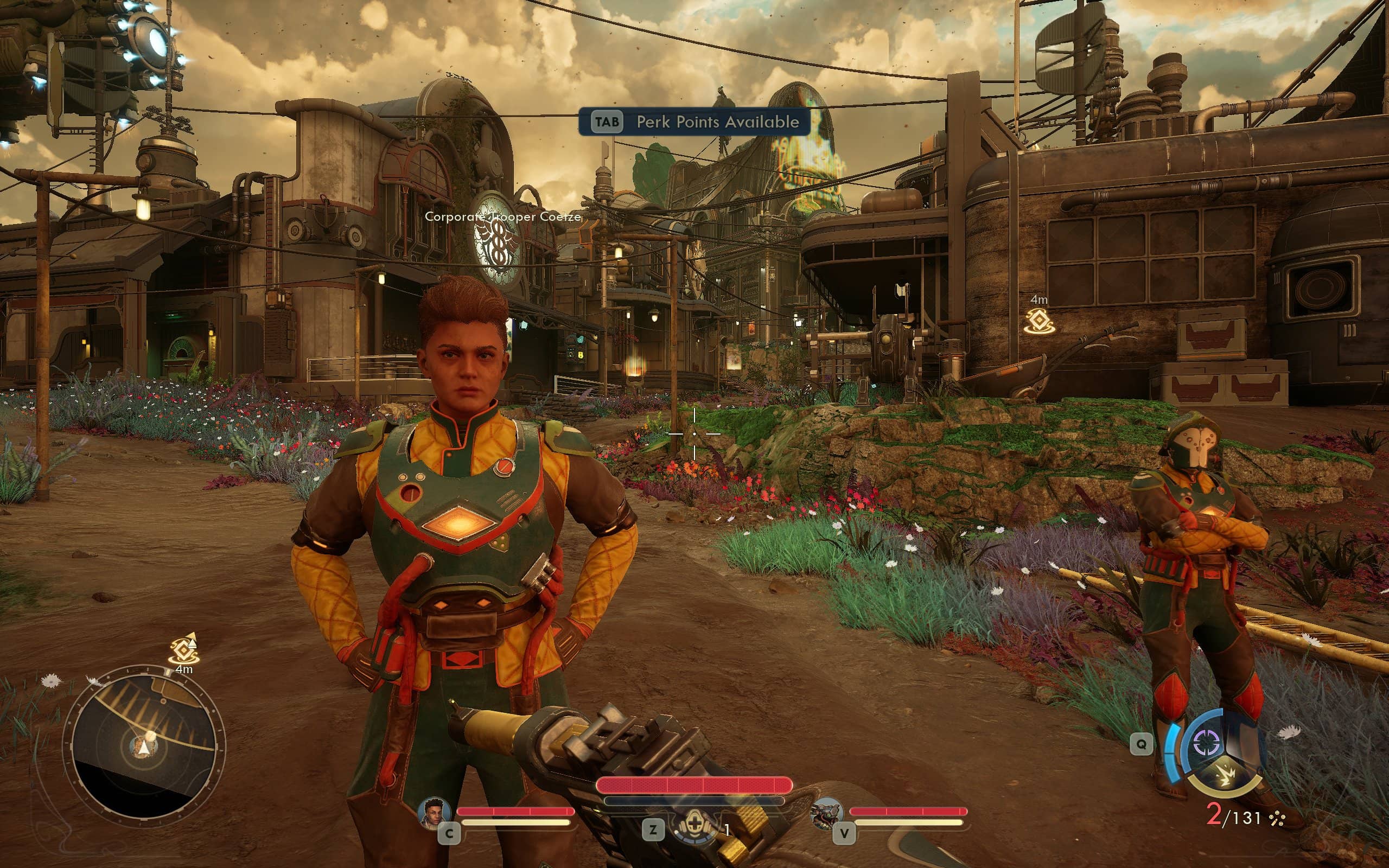1389x868 pixels.
Task: Select the quest marker above the minimap
Action: coord(184,649)
